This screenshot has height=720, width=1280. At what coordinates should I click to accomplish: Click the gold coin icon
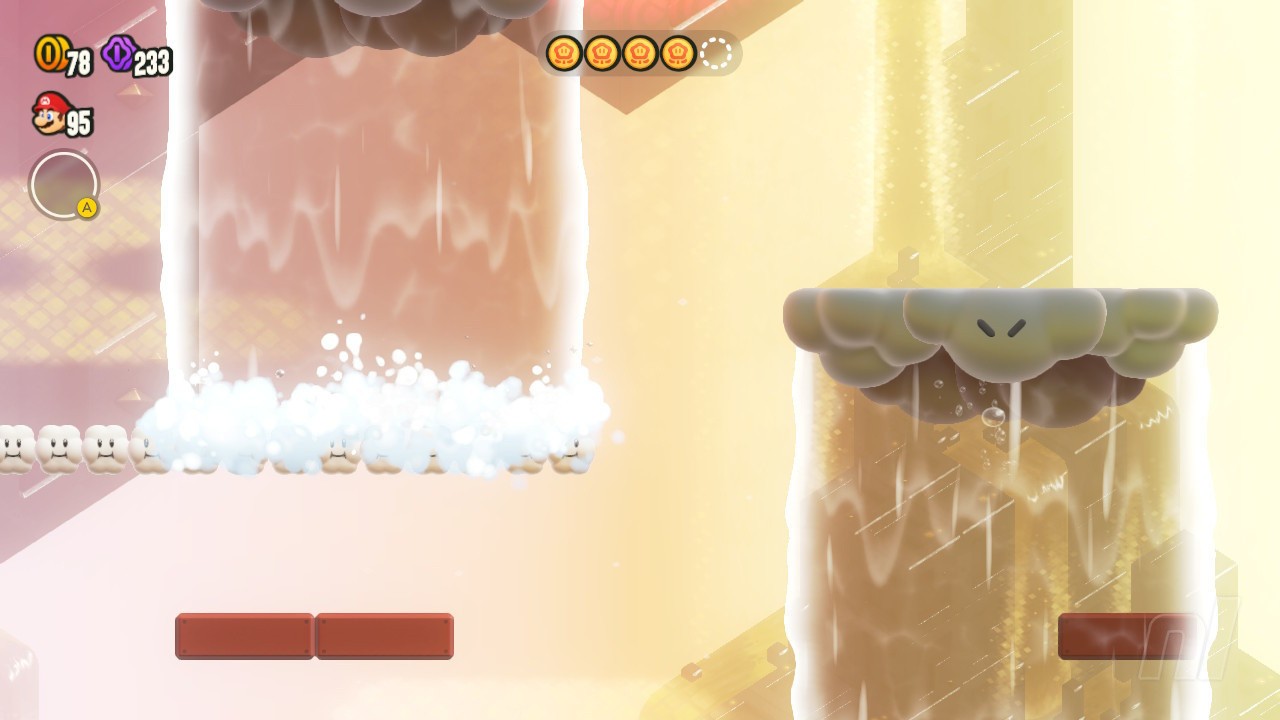click(x=49, y=53)
